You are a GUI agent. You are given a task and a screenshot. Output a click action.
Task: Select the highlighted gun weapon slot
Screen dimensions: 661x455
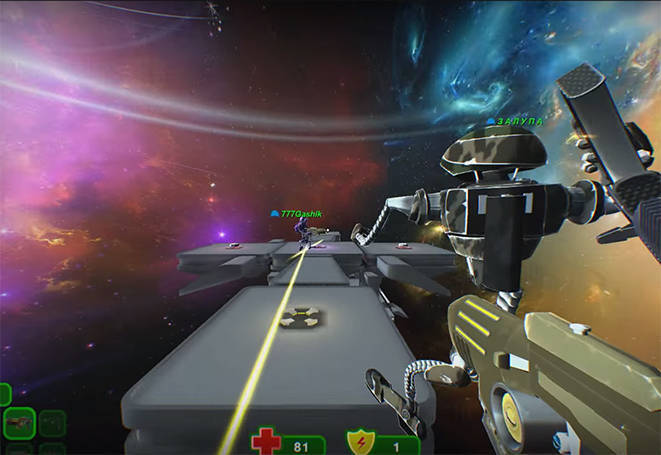pos(19,424)
